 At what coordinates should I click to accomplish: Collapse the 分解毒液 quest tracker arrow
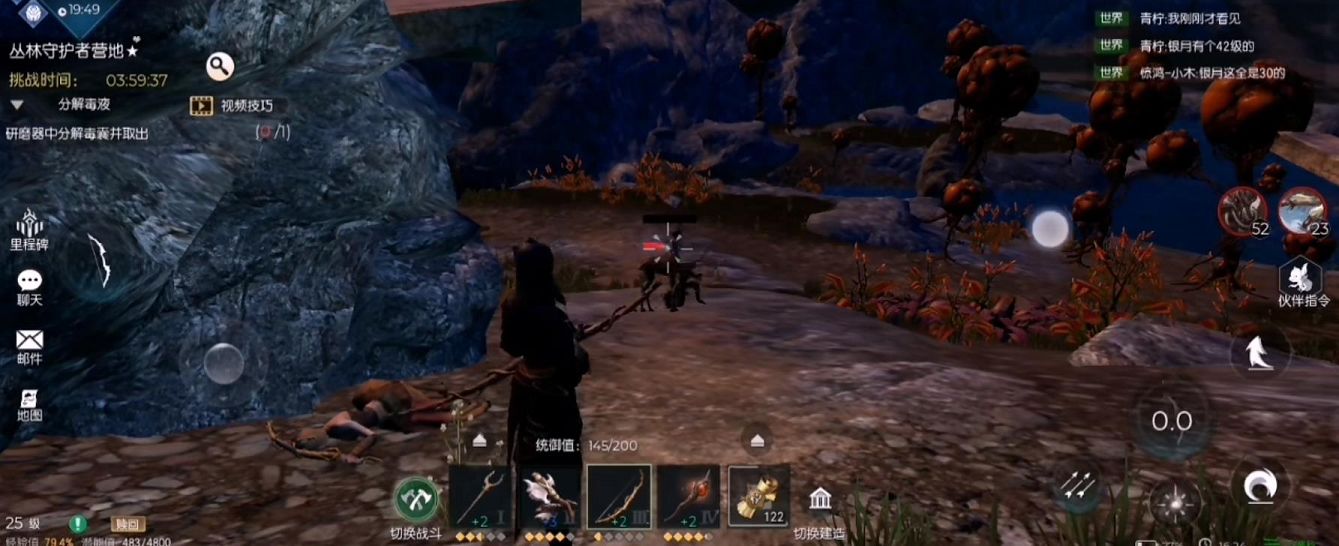point(17,104)
